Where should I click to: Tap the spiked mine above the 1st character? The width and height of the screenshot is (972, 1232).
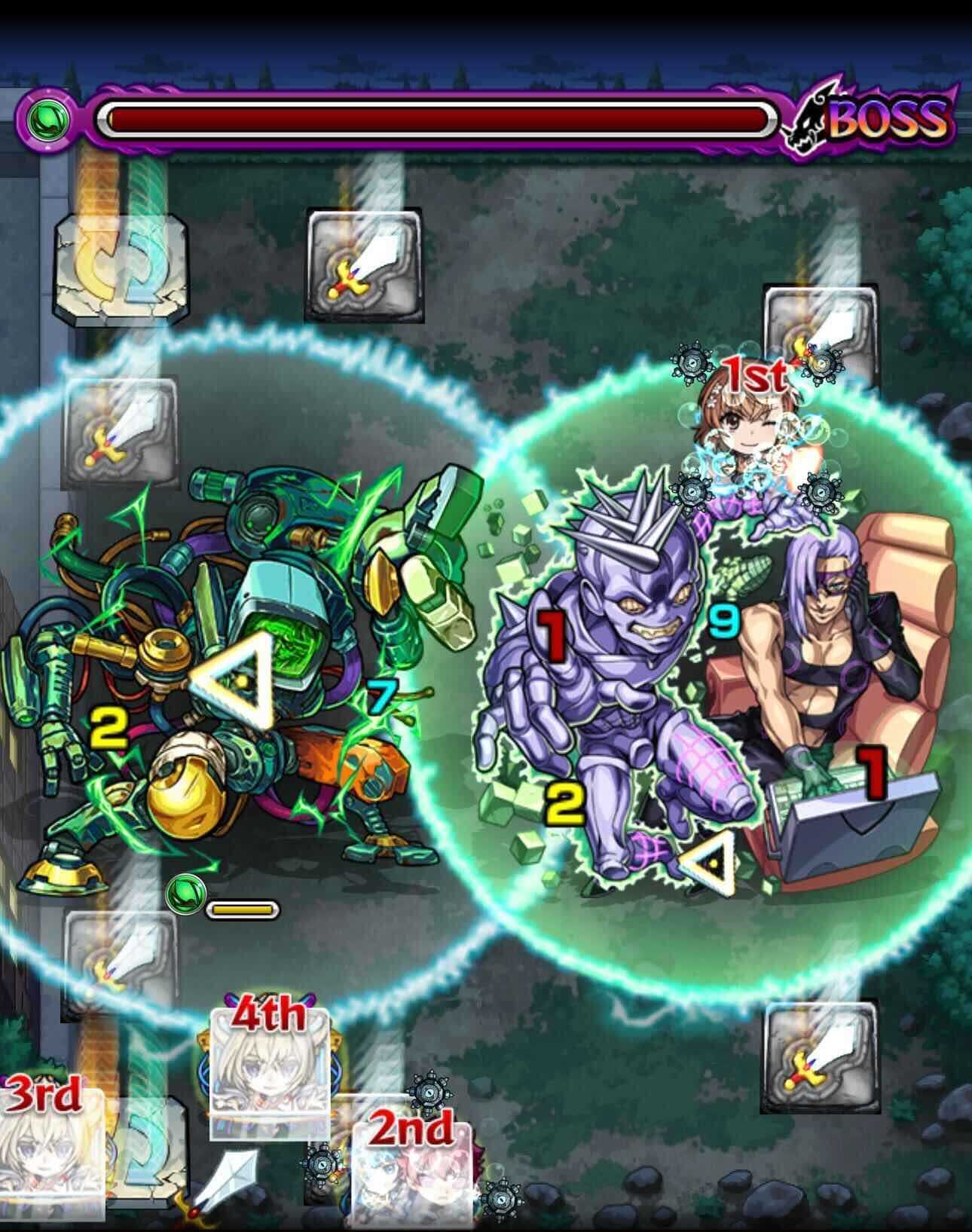(x=693, y=365)
